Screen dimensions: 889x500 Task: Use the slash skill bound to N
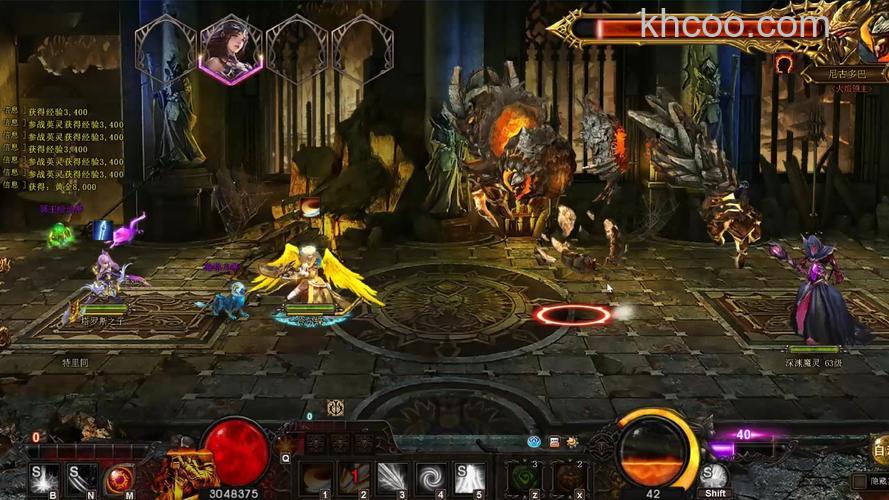83,477
